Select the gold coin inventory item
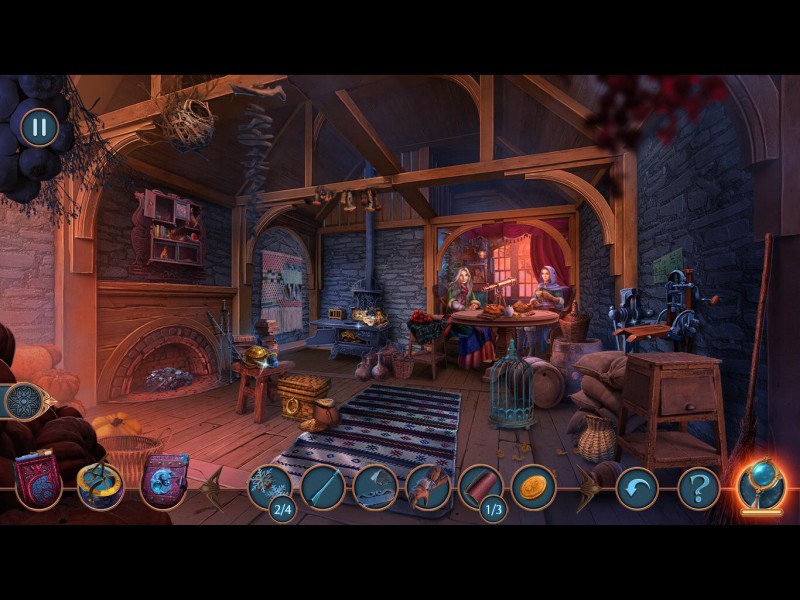 (533, 487)
